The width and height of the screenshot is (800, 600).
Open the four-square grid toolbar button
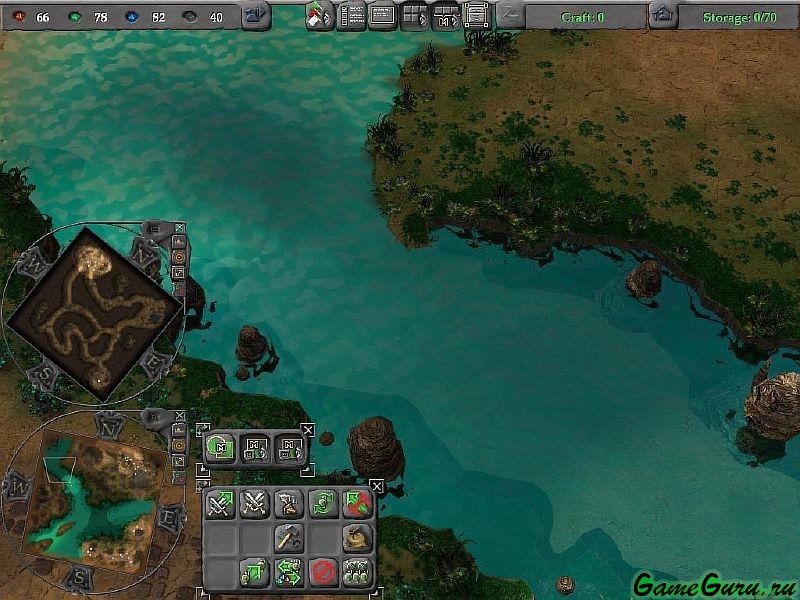pos(414,15)
